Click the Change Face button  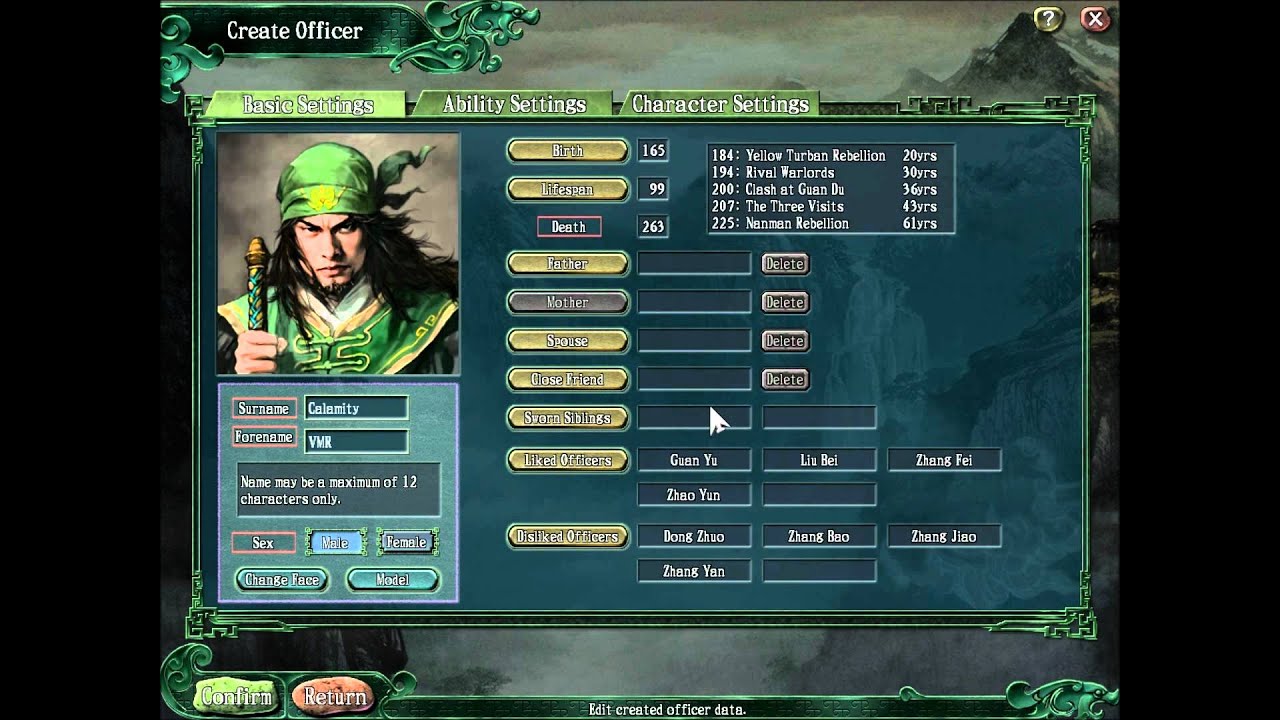tap(282, 580)
